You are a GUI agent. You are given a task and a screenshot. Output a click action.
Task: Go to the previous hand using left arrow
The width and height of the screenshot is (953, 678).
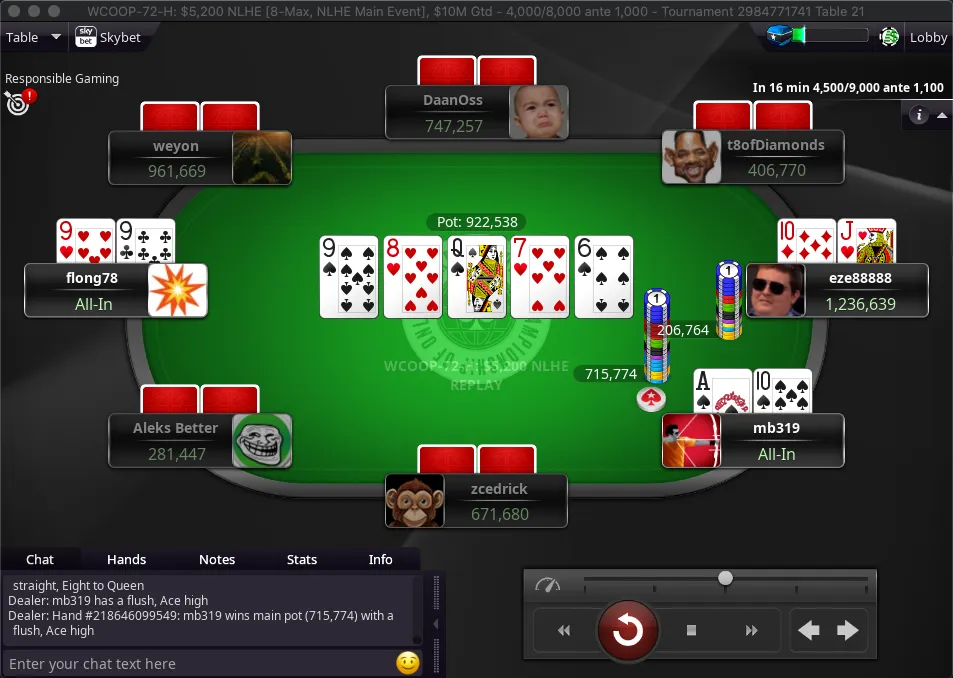coord(809,630)
